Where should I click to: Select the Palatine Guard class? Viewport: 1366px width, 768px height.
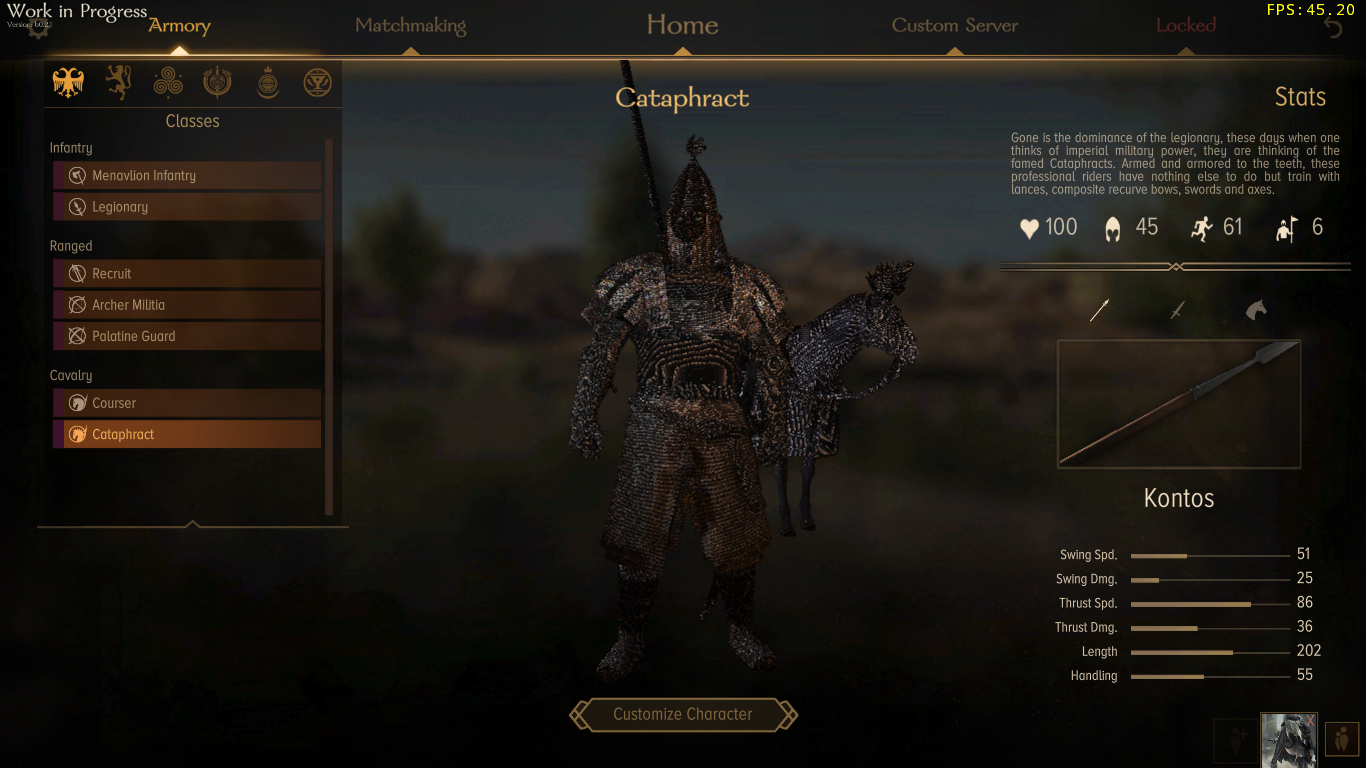(187, 336)
